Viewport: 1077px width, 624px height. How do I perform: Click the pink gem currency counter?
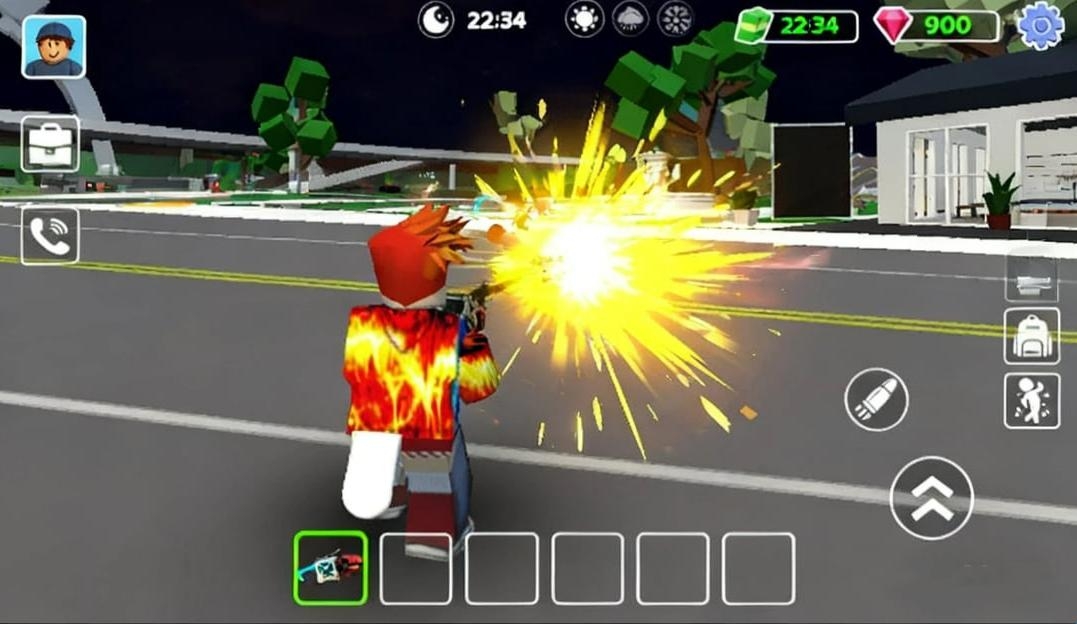coord(936,25)
